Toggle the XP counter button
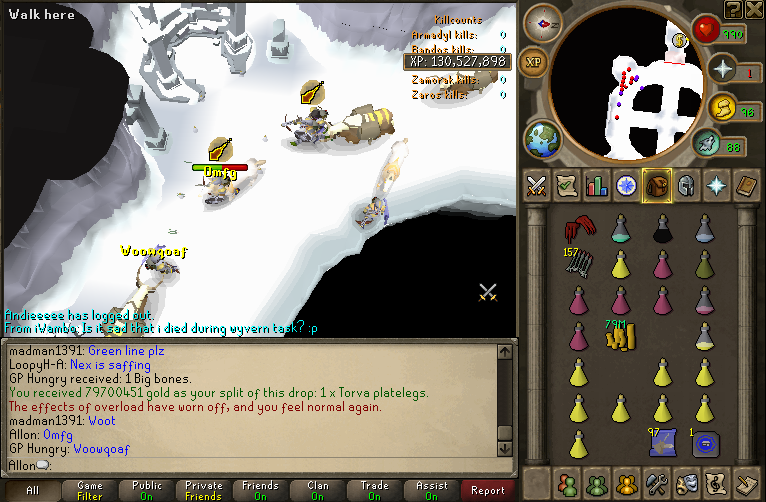The image size is (766, 502). click(534, 62)
